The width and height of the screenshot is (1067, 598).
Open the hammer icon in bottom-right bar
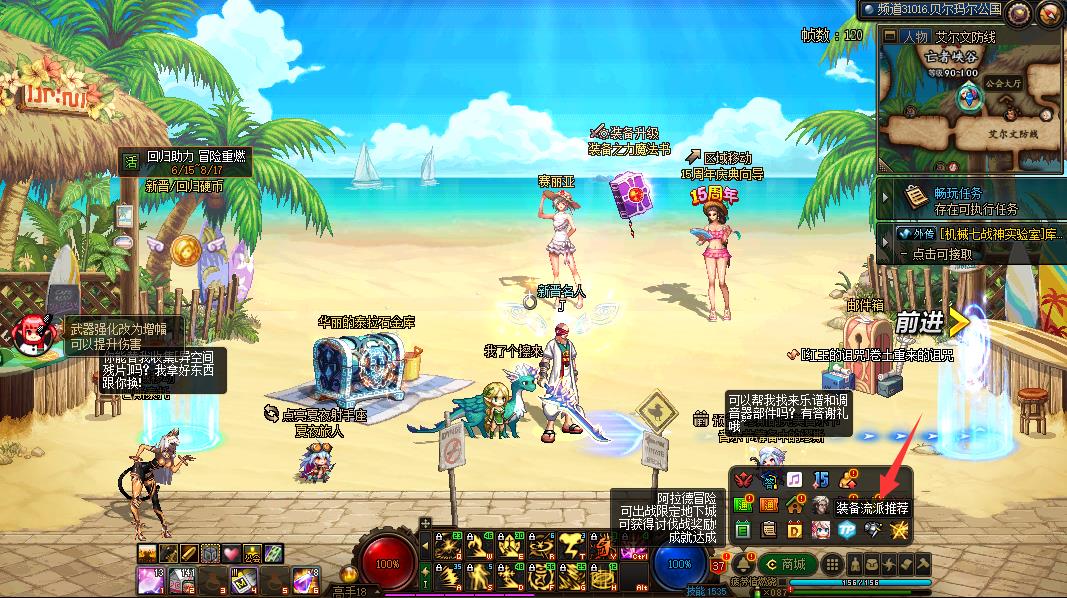[923, 563]
